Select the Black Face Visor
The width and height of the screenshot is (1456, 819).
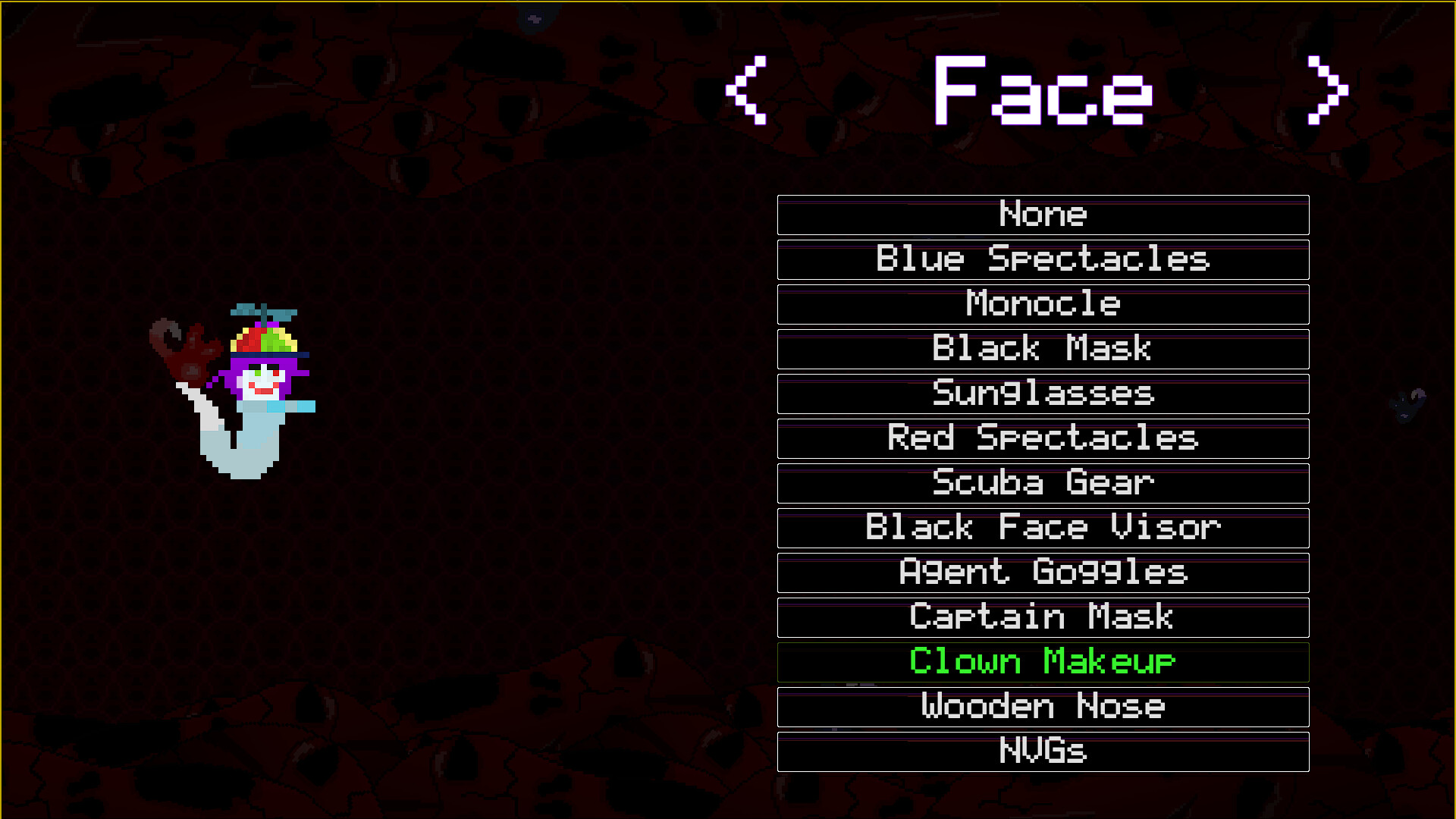click(x=1042, y=528)
